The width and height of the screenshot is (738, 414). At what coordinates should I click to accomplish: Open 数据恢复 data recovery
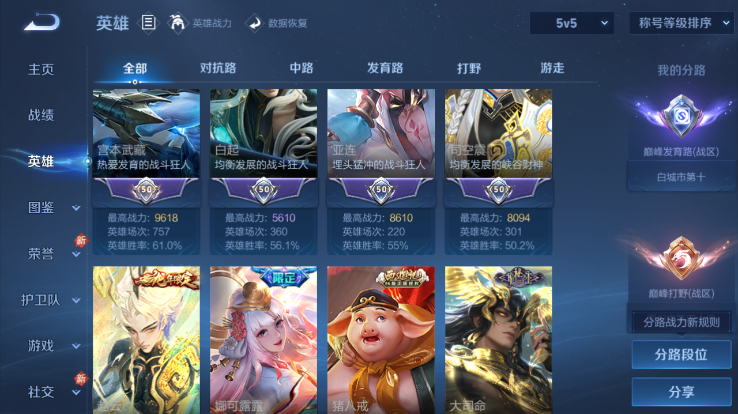click(277, 22)
